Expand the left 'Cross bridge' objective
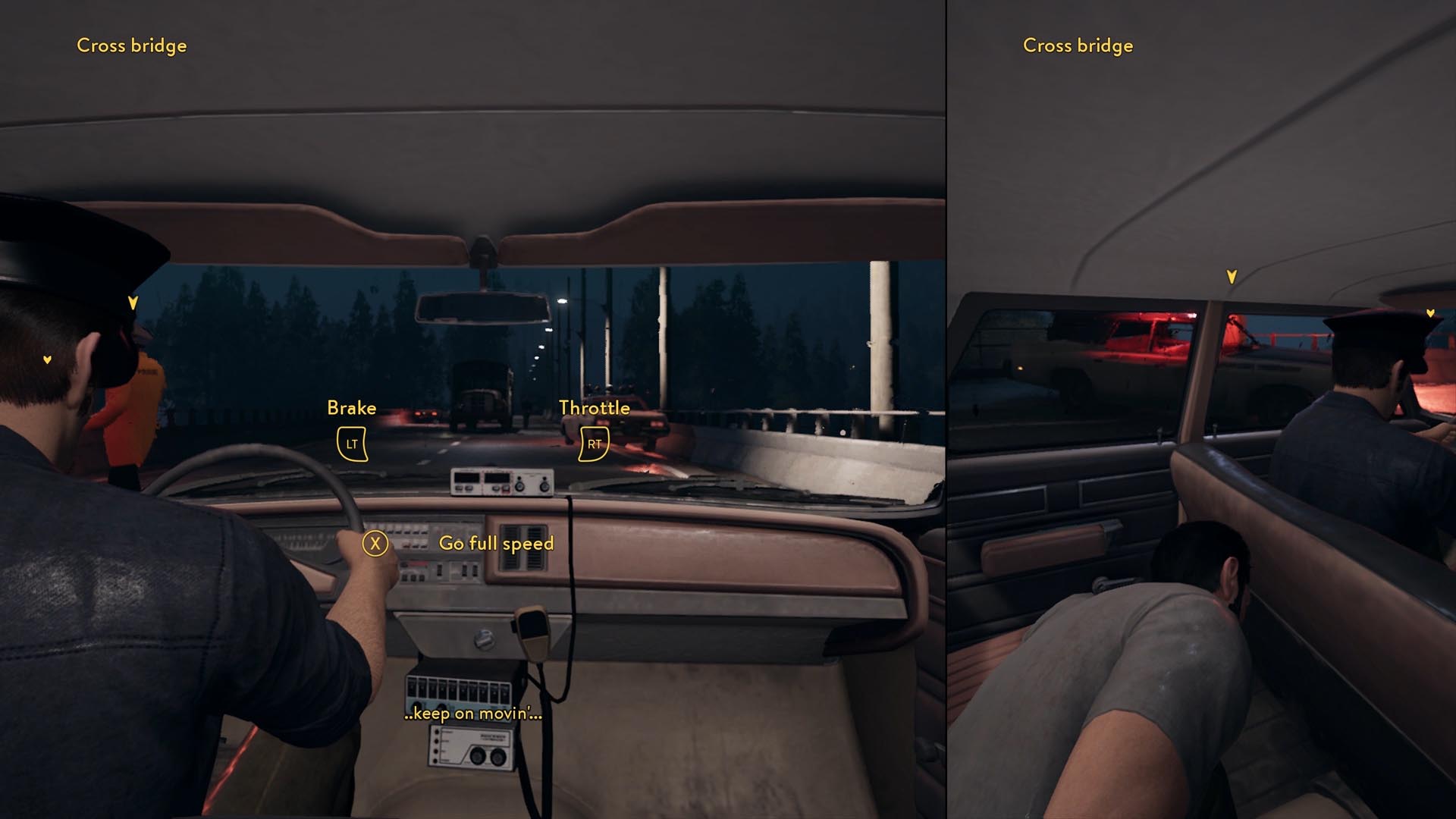Viewport: 1456px width, 819px height. click(130, 45)
